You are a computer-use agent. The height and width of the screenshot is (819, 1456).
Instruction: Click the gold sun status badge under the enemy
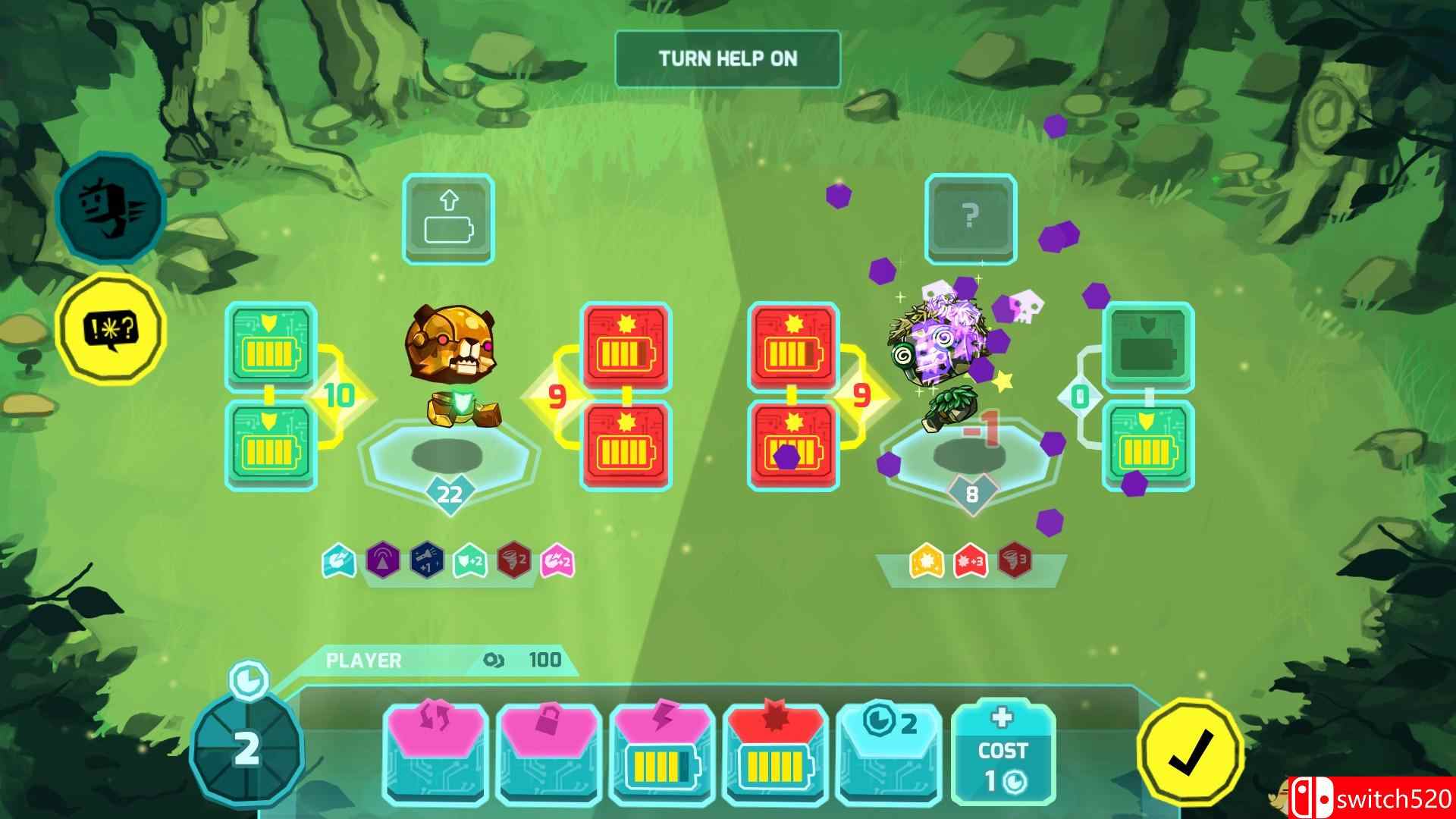[927, 561]
